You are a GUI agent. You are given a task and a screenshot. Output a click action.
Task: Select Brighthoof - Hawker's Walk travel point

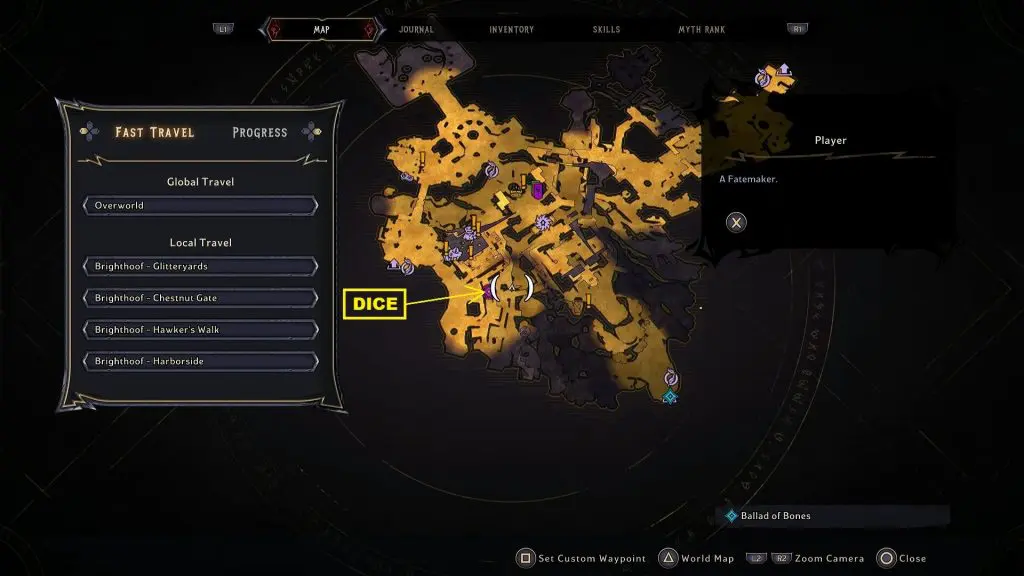pos(201,329)
